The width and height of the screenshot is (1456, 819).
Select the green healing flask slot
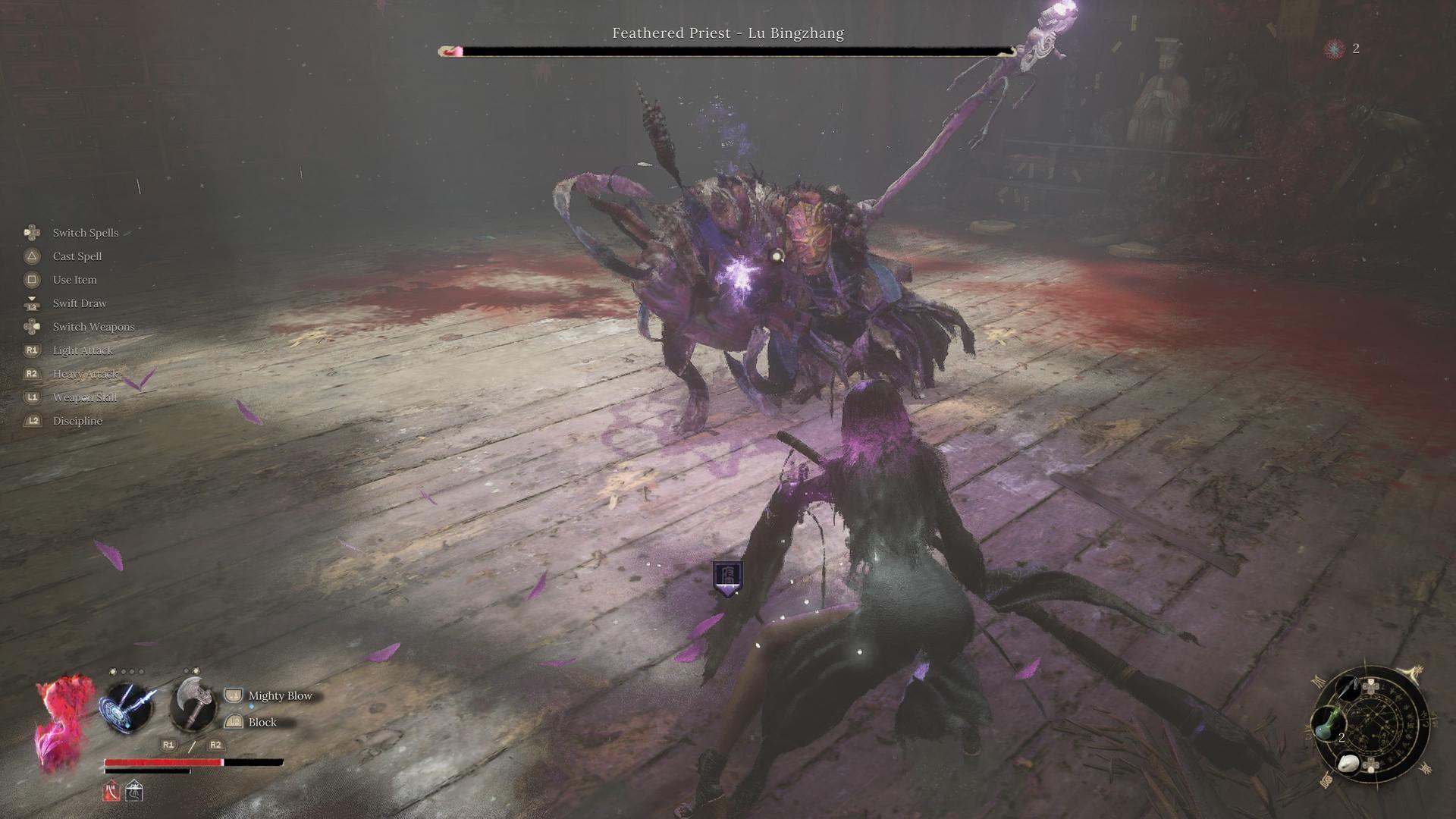[1327, 723]
